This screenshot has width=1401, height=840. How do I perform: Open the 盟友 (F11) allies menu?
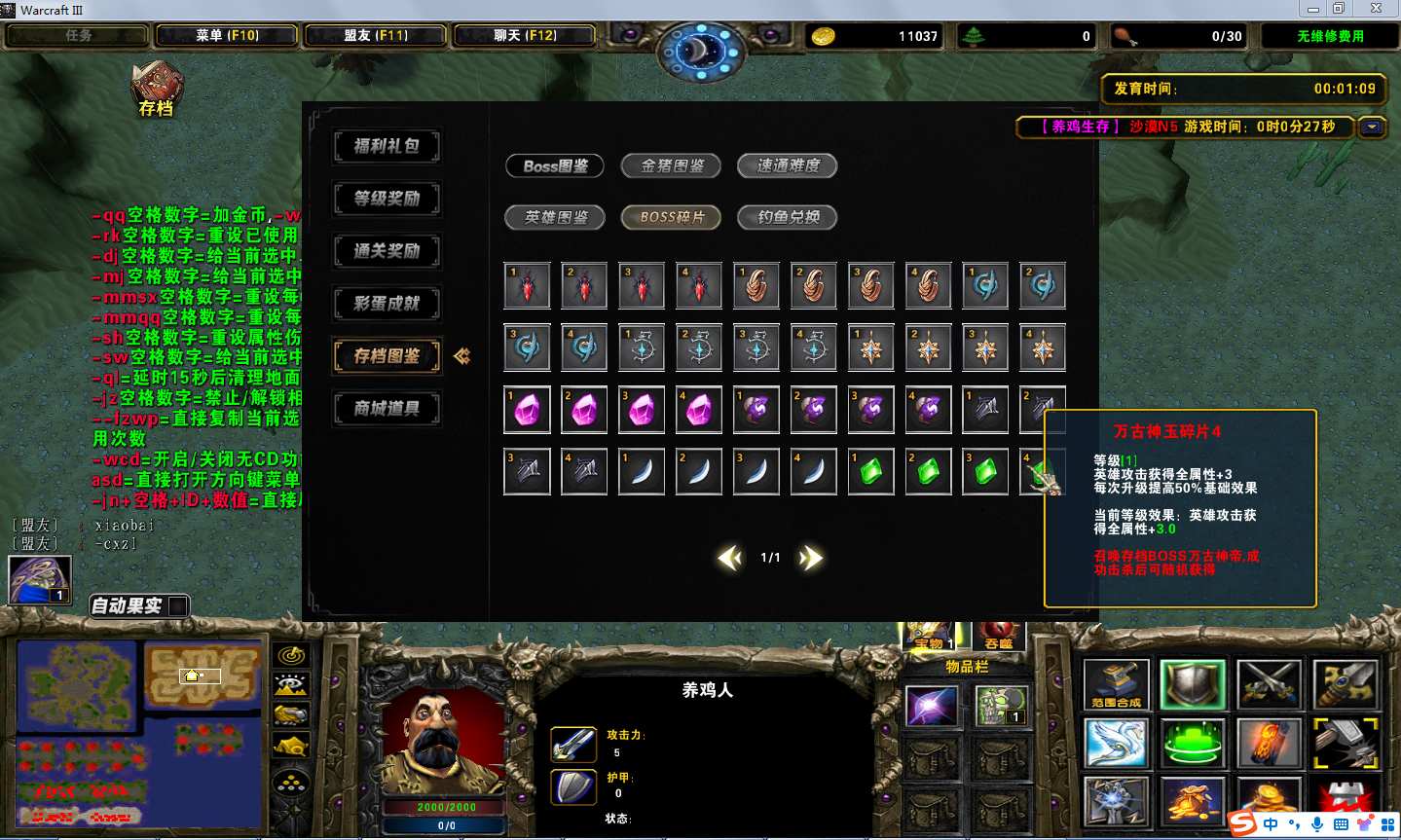coord(376,36)
